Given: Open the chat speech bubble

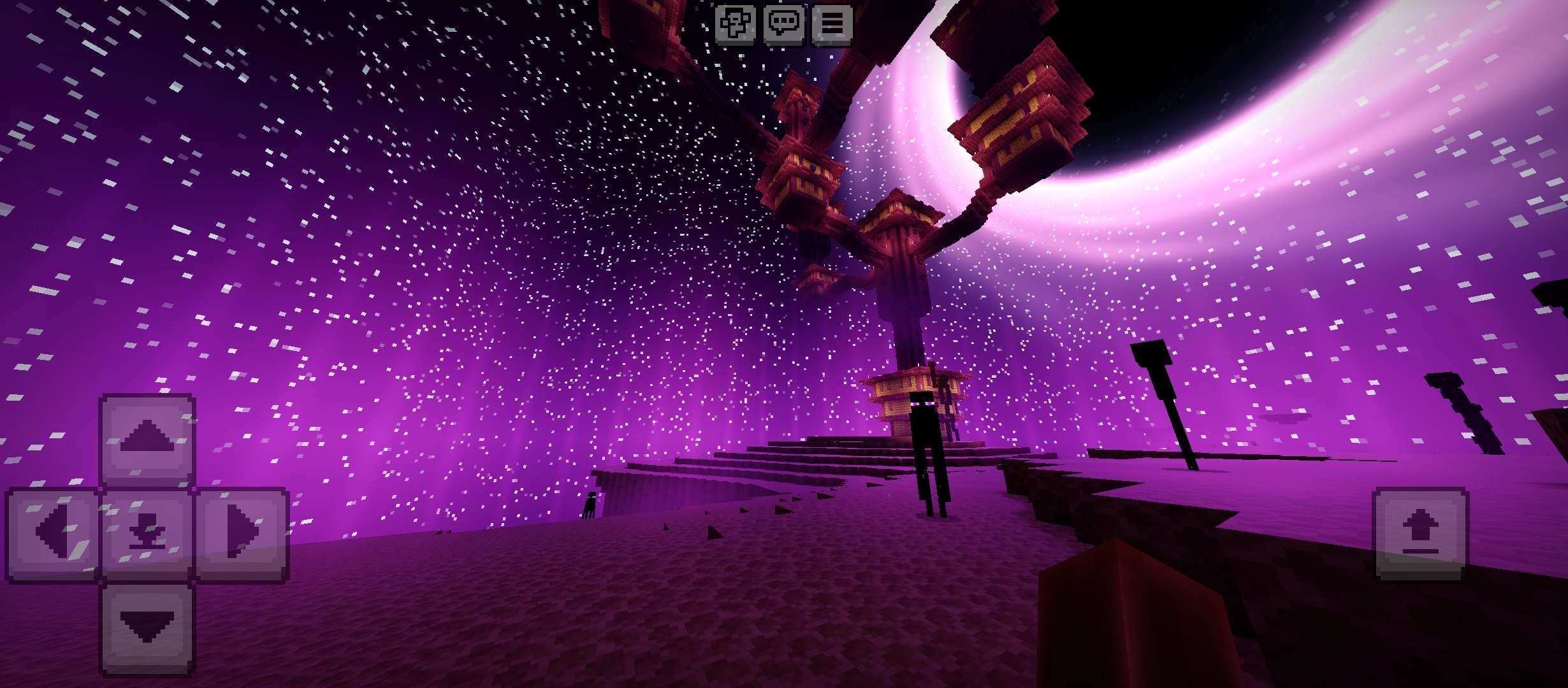Looking at the screenshot, I should pyautogui.click(x=783, y=24).
